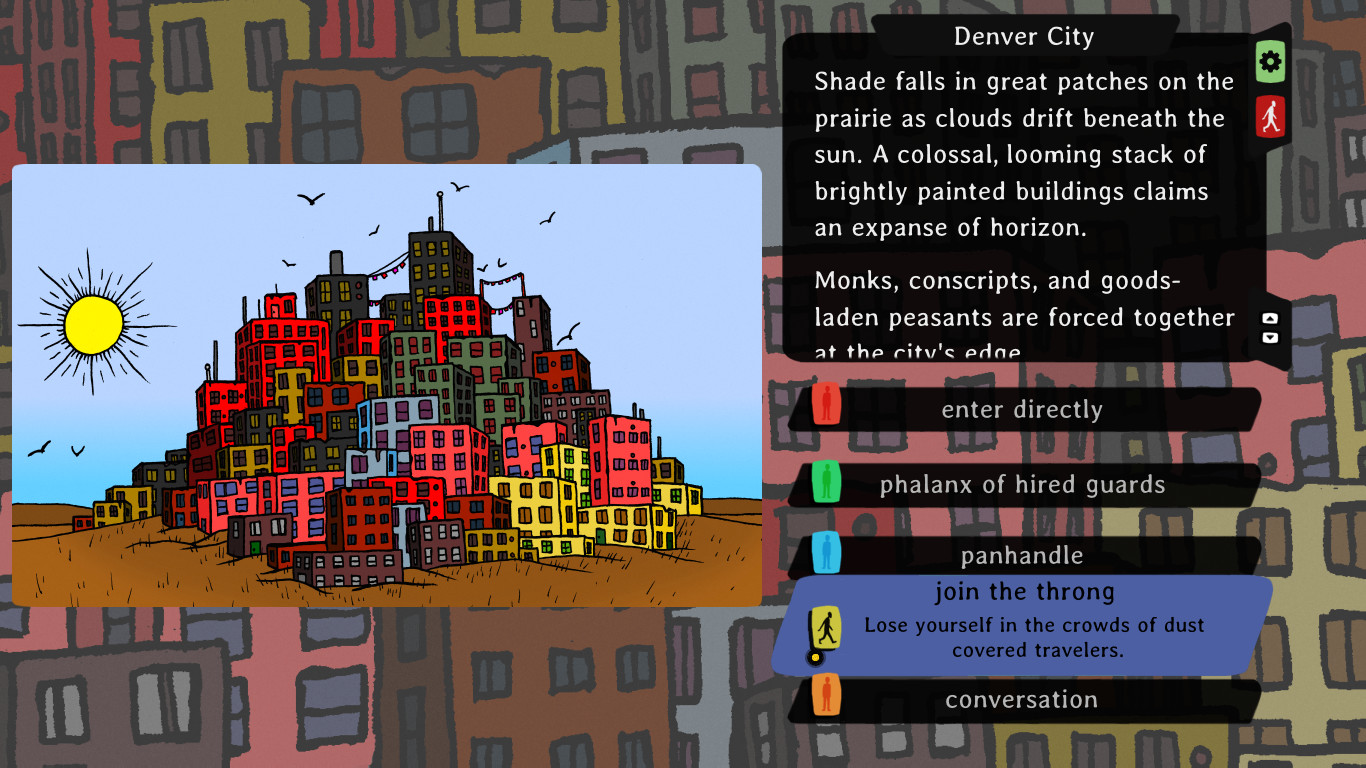Screen dimensions: 1366x768
Task: Select "phalanx of hired guards"
Action: (1022, 484)
